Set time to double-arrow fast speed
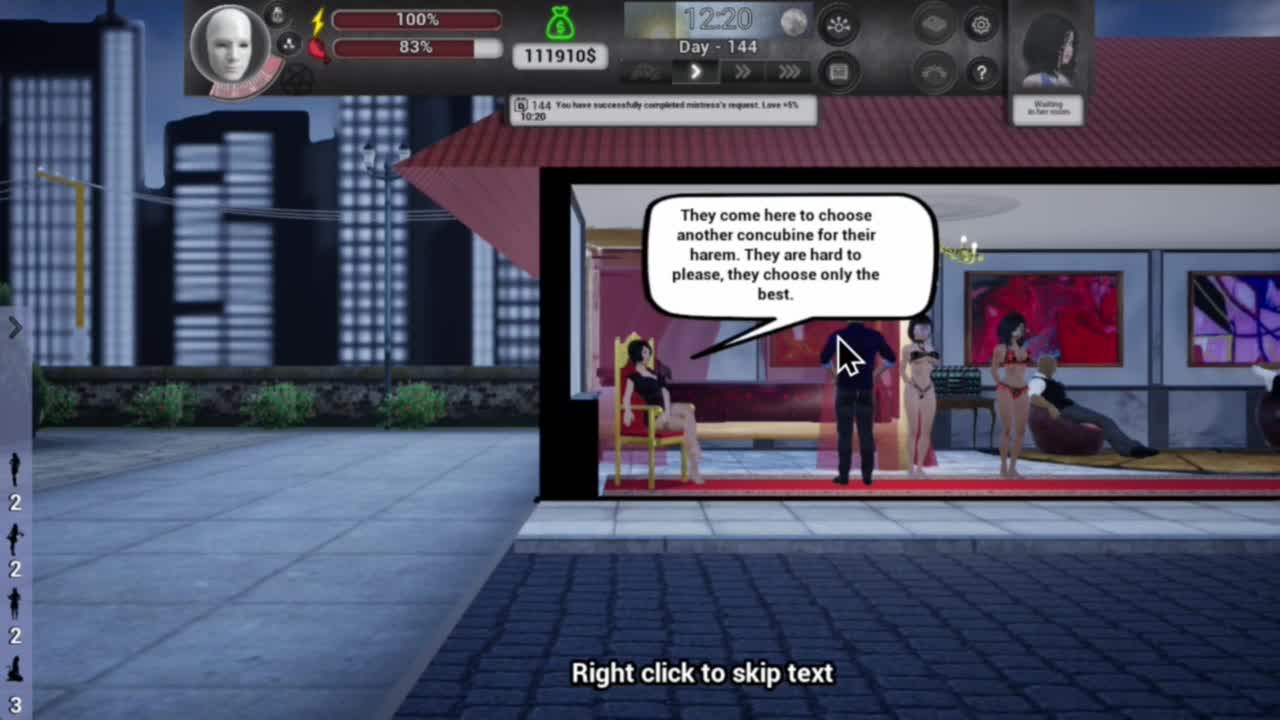The image size is (1280, 720). [742, 72]
